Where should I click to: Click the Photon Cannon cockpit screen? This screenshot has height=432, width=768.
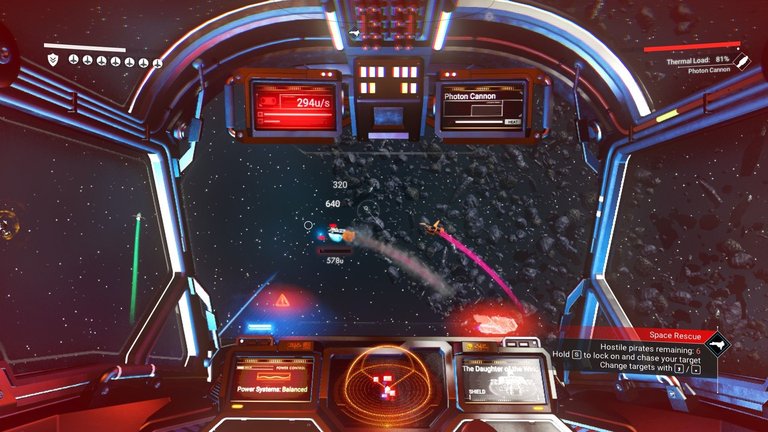click(482, 107)
